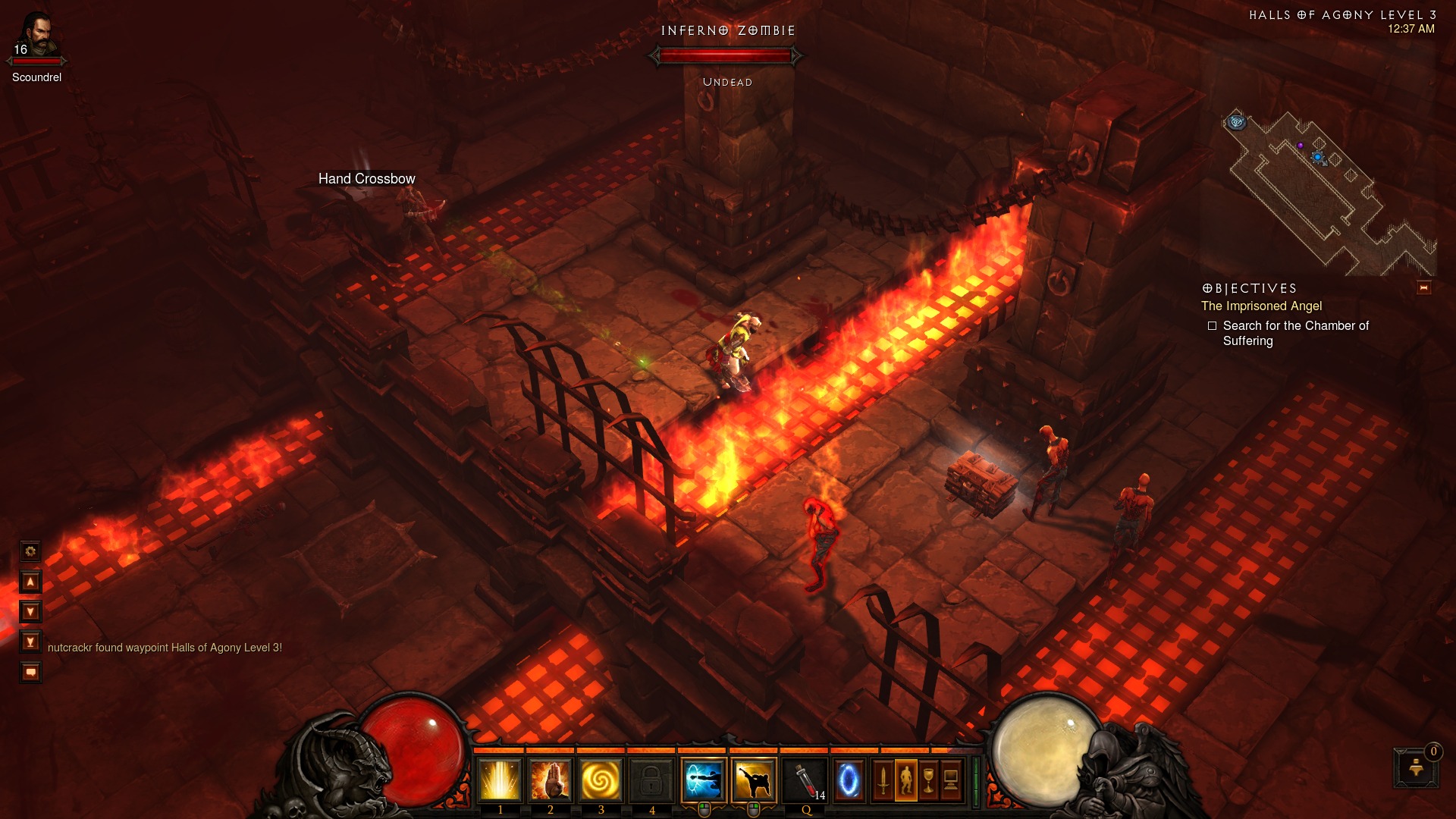Image resolution: width=1456 pixels, height=819 pixels.
Task: Jump to the bottom of the chat log
Action: tap(30, 642)
